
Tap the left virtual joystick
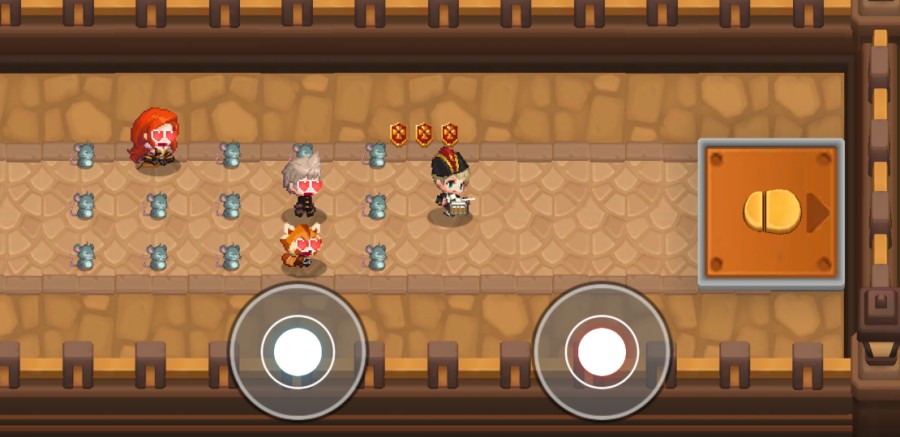[297, 351]
